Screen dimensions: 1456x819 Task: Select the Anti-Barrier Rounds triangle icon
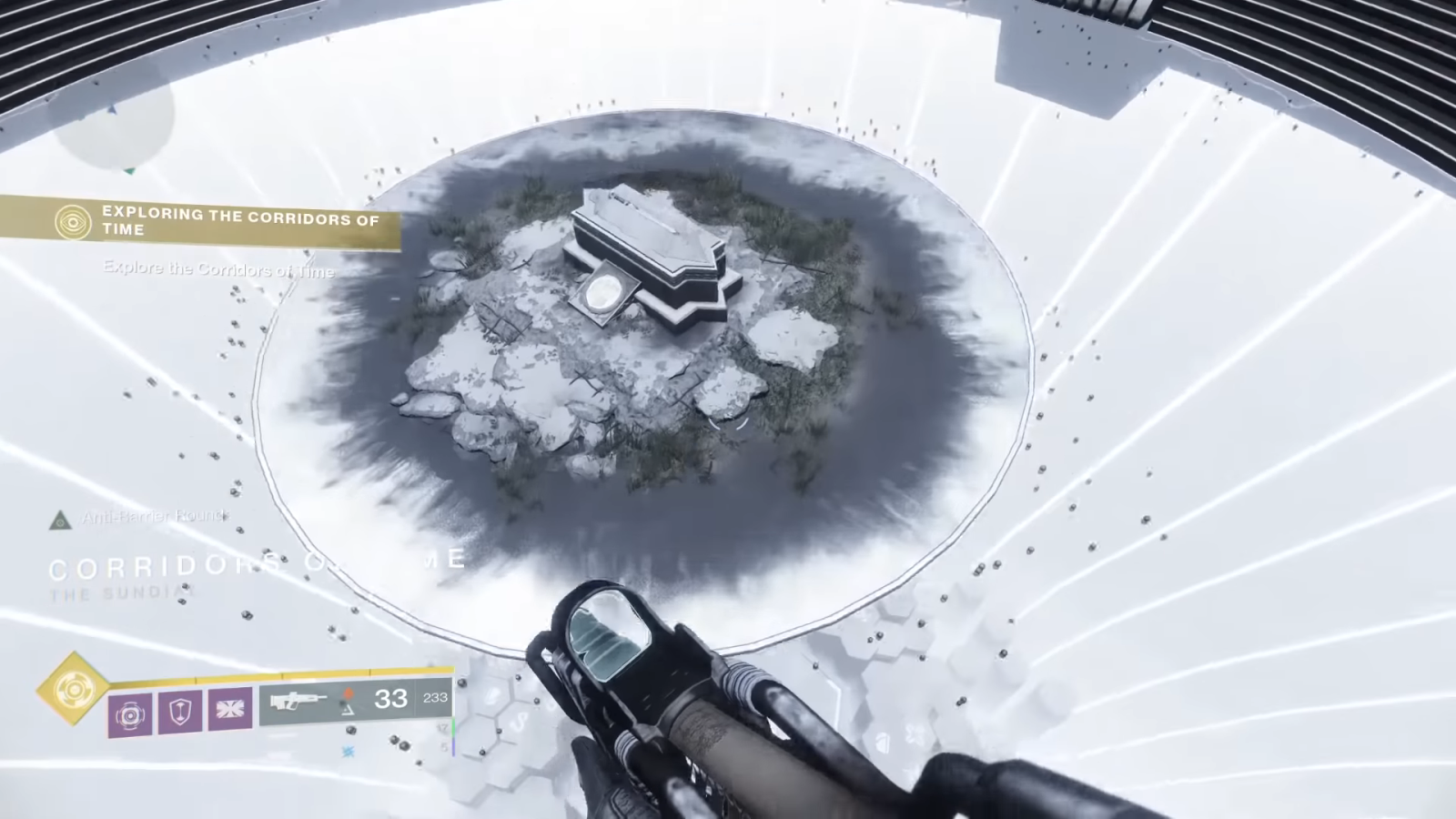[61, 521]
